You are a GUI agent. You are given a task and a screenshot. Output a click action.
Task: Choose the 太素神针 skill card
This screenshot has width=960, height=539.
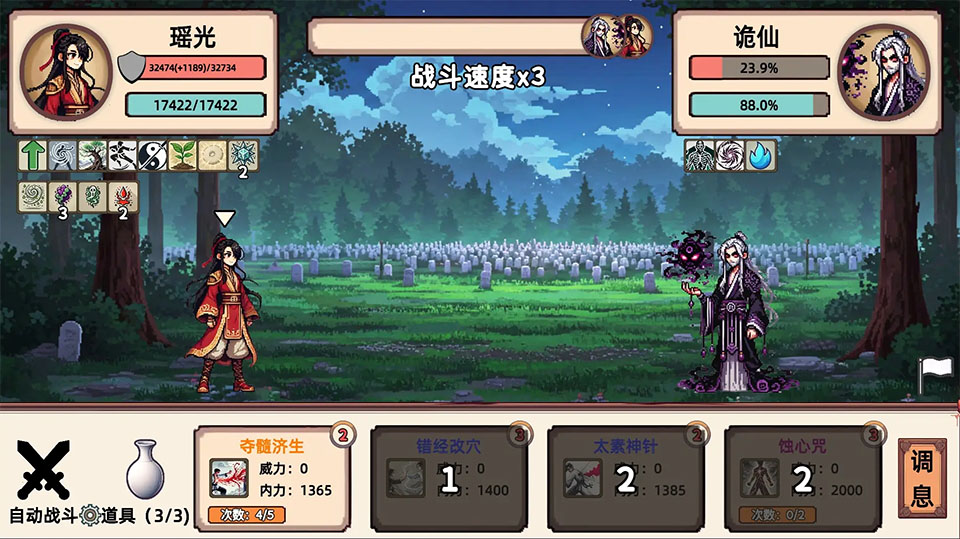(x=626, y=478)
